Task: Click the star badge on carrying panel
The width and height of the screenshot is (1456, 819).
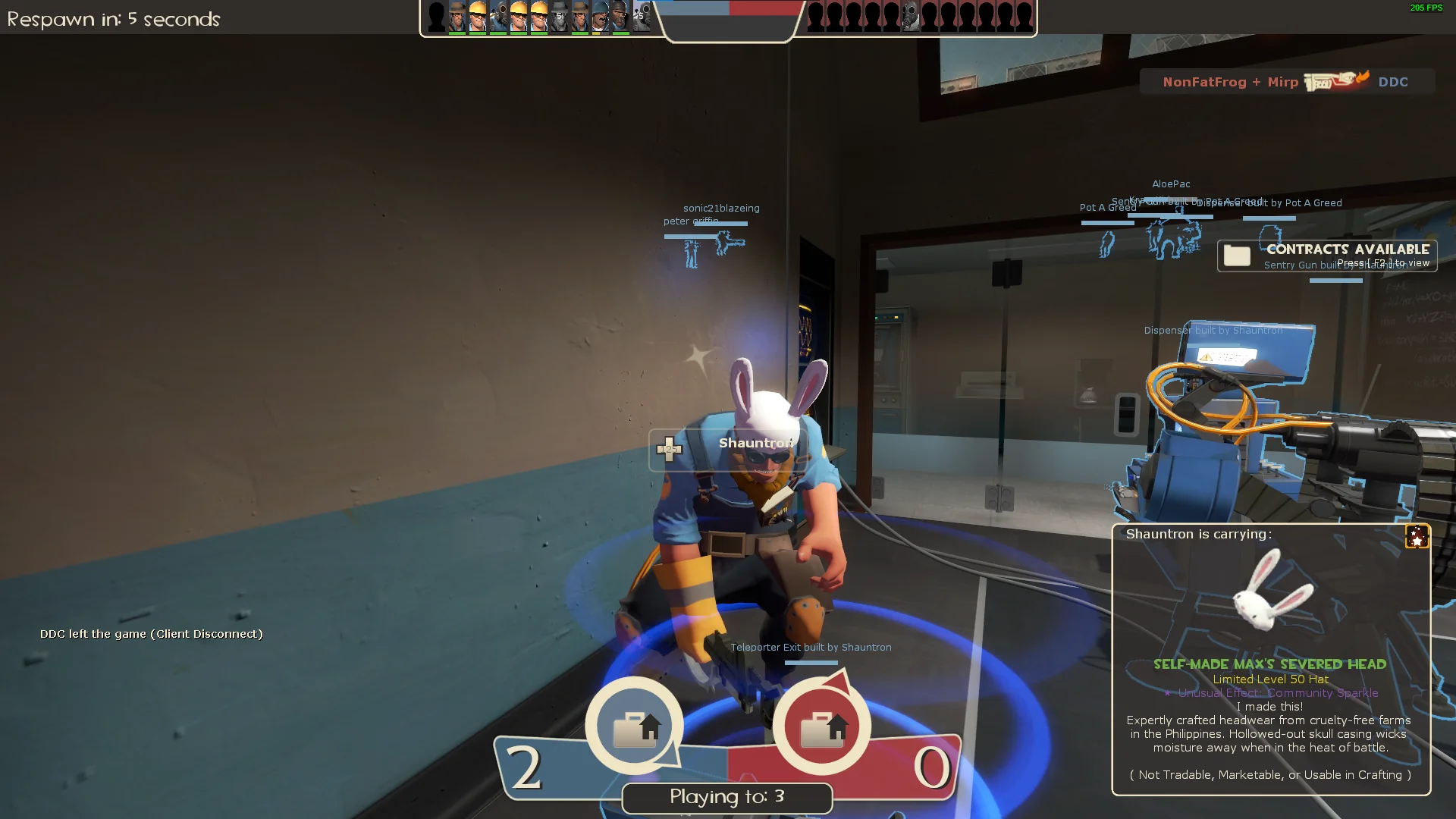Action: [x=1417, y=536]
